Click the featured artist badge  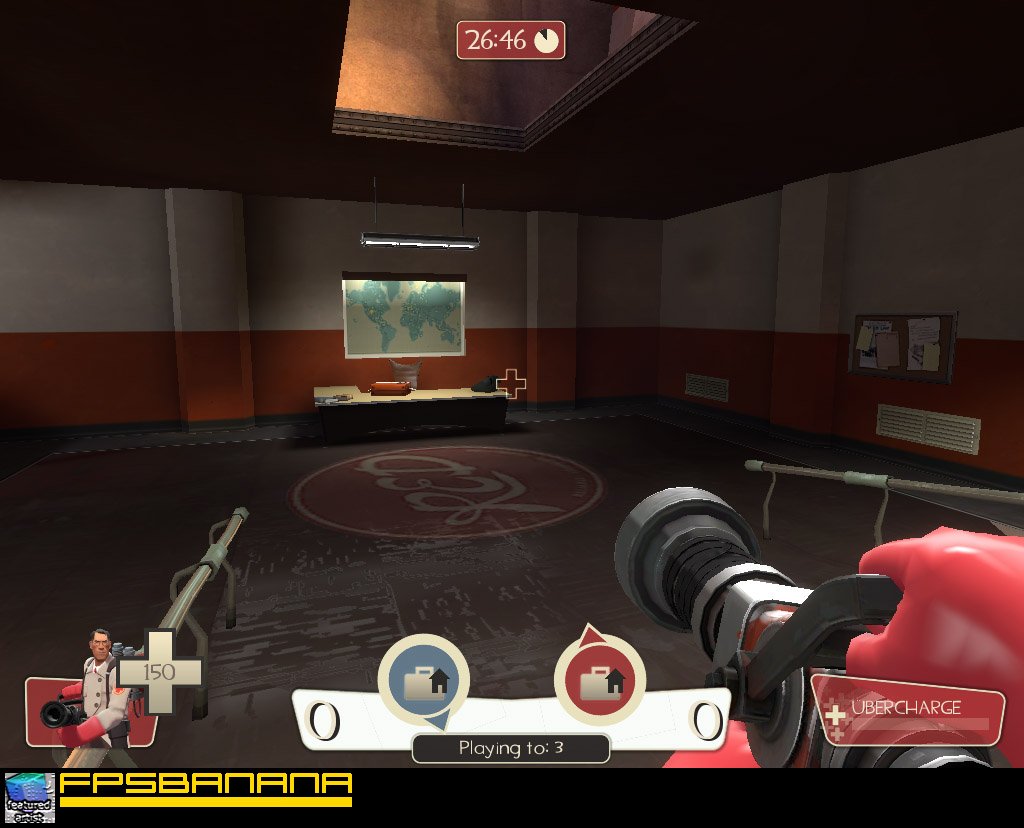(x=29, y=797)
